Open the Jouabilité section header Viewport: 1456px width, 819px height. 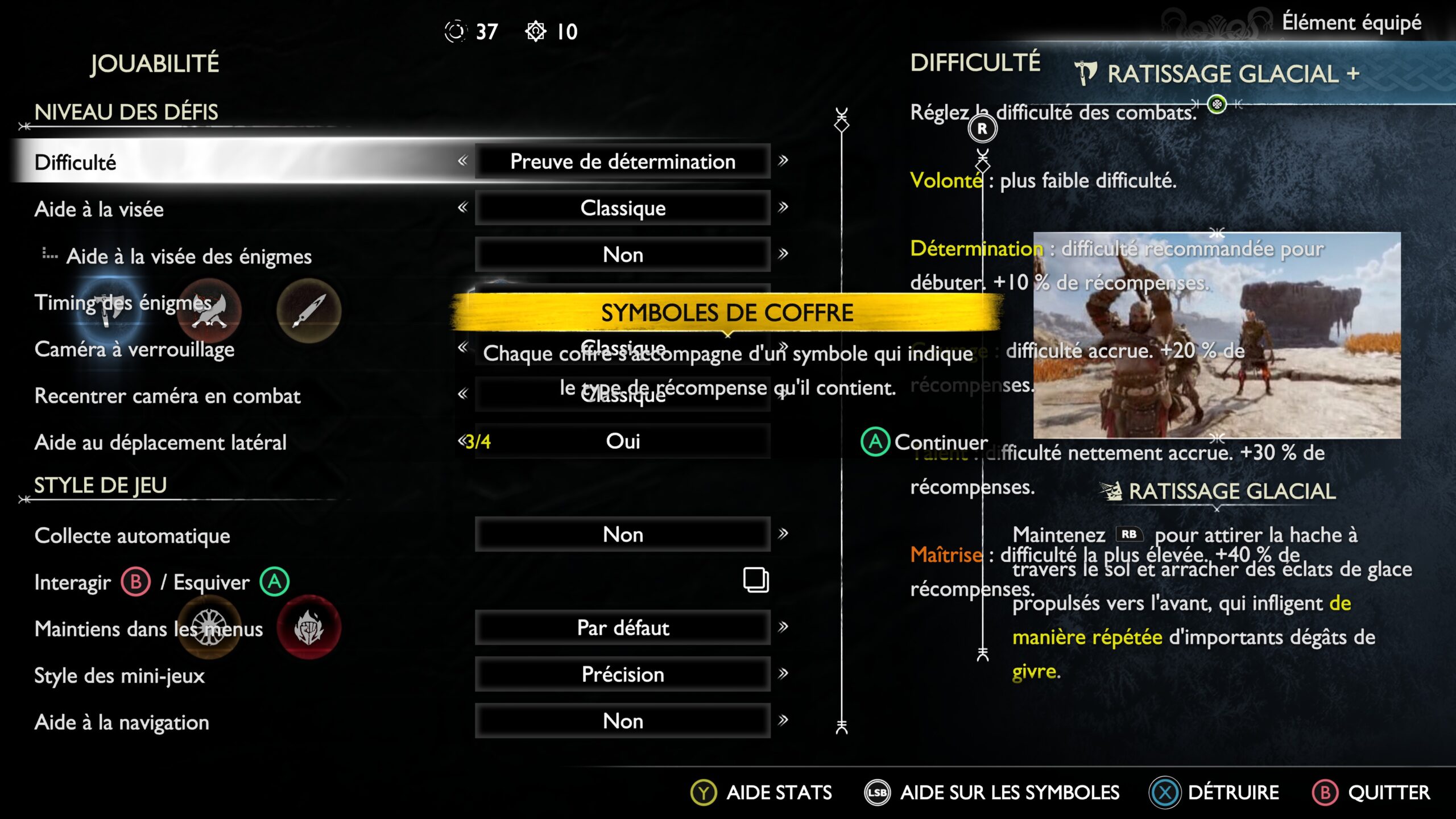coord(154,64)
